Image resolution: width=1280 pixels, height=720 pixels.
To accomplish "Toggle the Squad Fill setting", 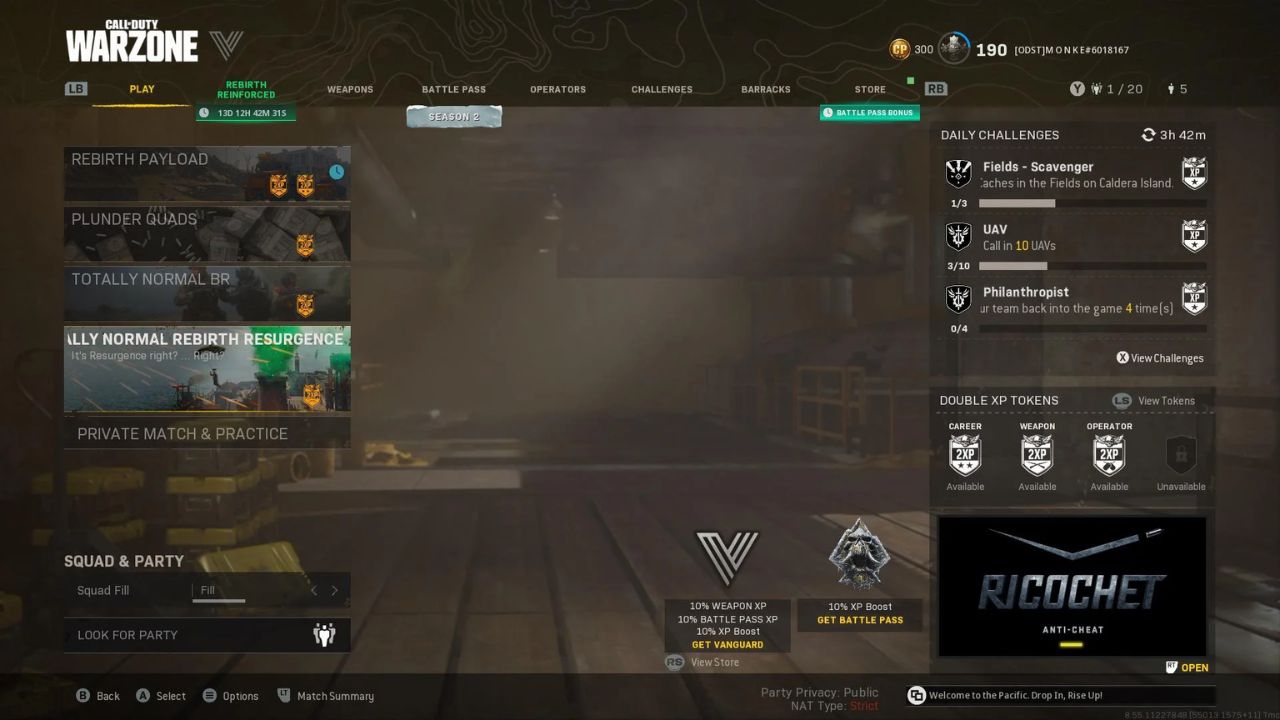I will coord(218,590).
